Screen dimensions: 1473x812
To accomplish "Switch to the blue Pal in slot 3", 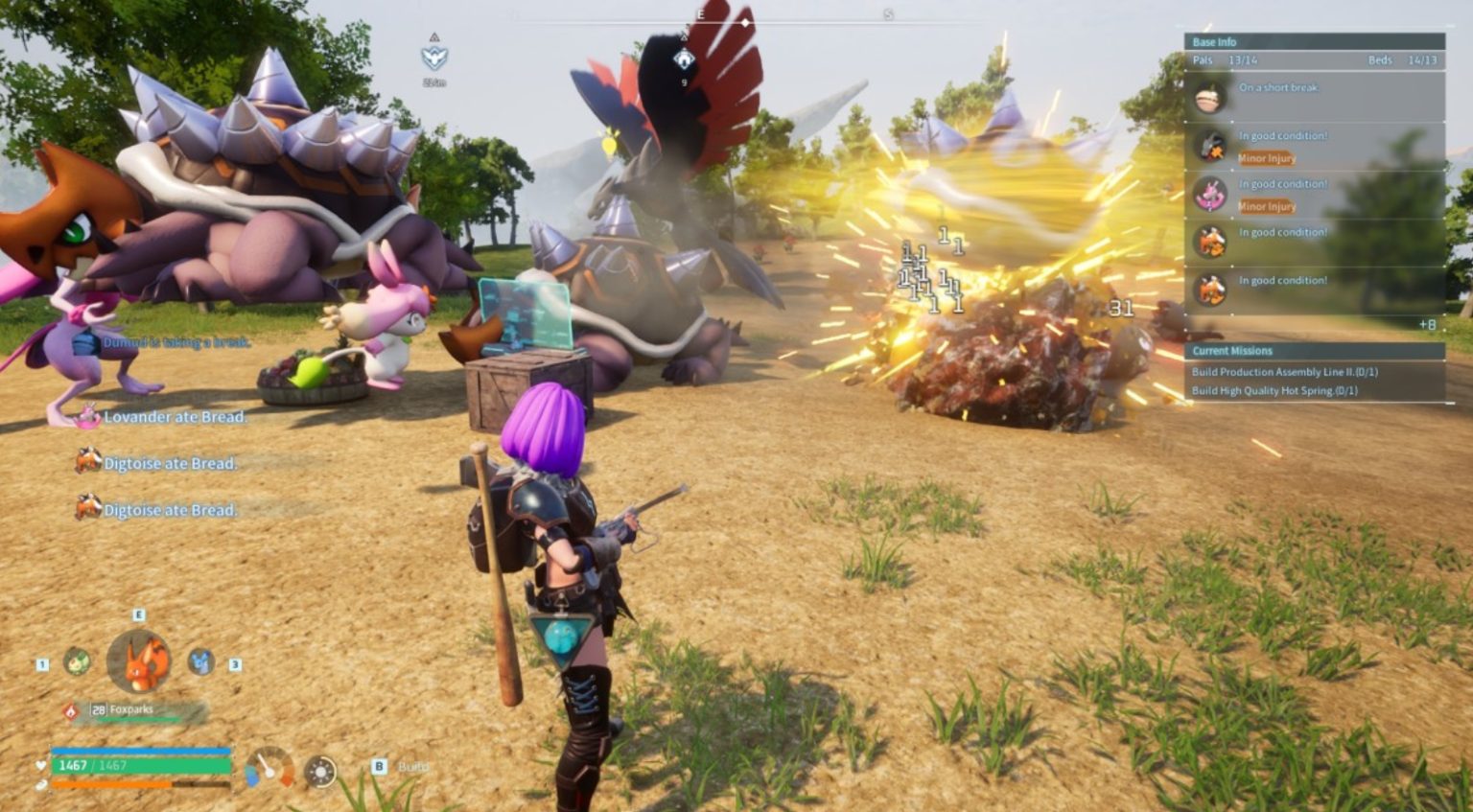I will [x=200, y=661].
